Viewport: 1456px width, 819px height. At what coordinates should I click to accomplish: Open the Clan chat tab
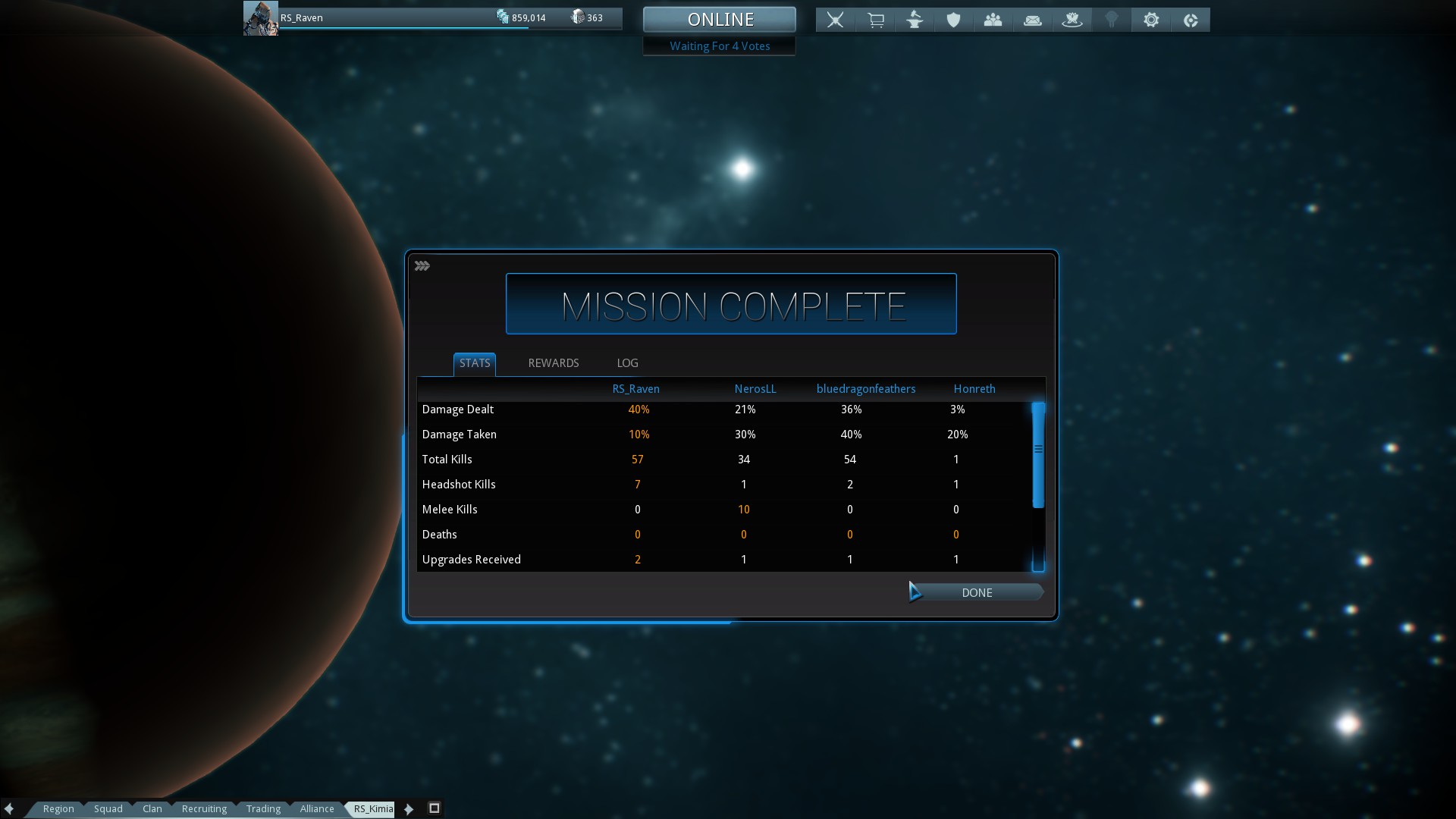(152, 808)
